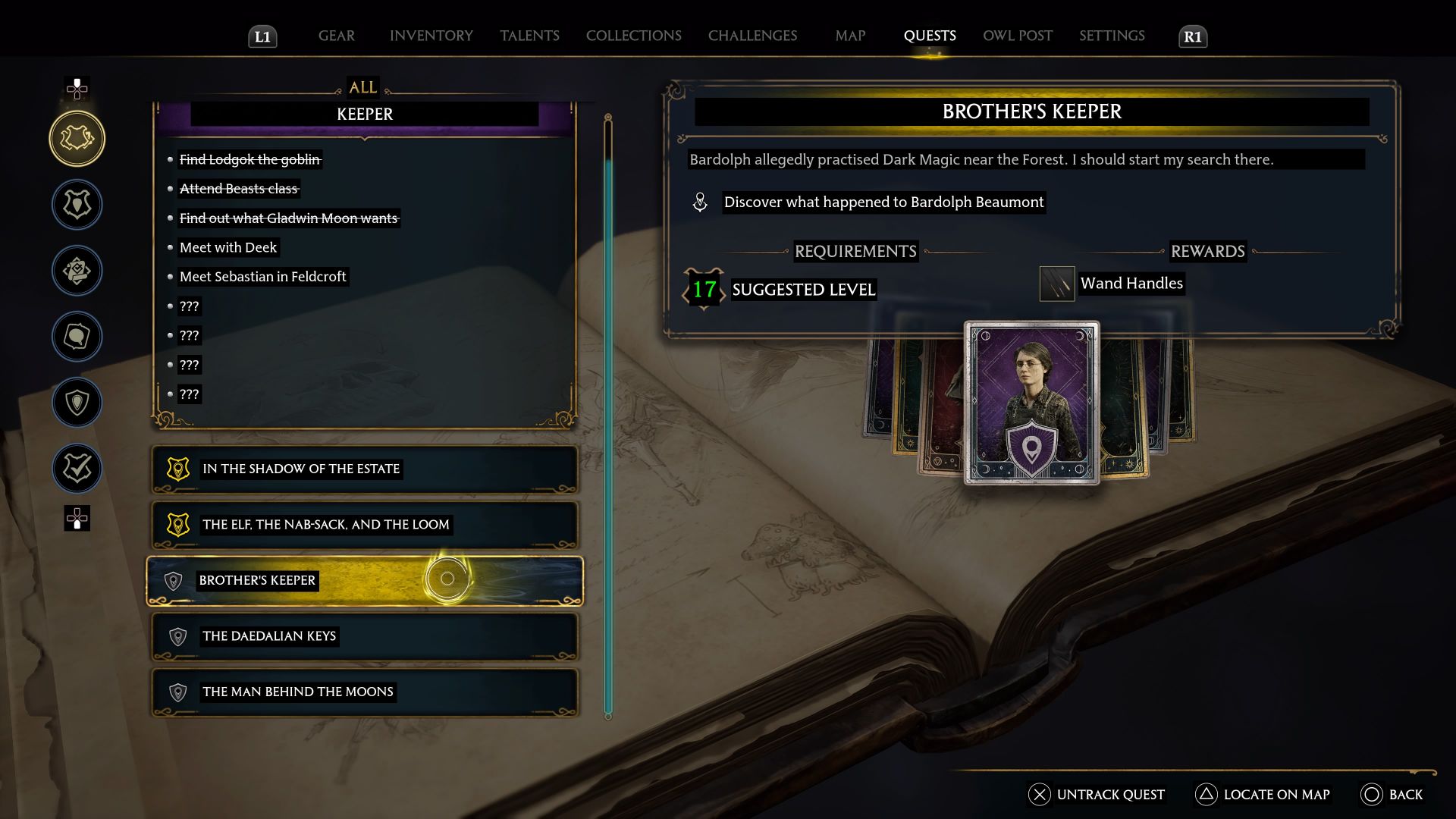Toggle completion of the Meet with Deek objective
1456x819 pixels.
pos(228,247)
